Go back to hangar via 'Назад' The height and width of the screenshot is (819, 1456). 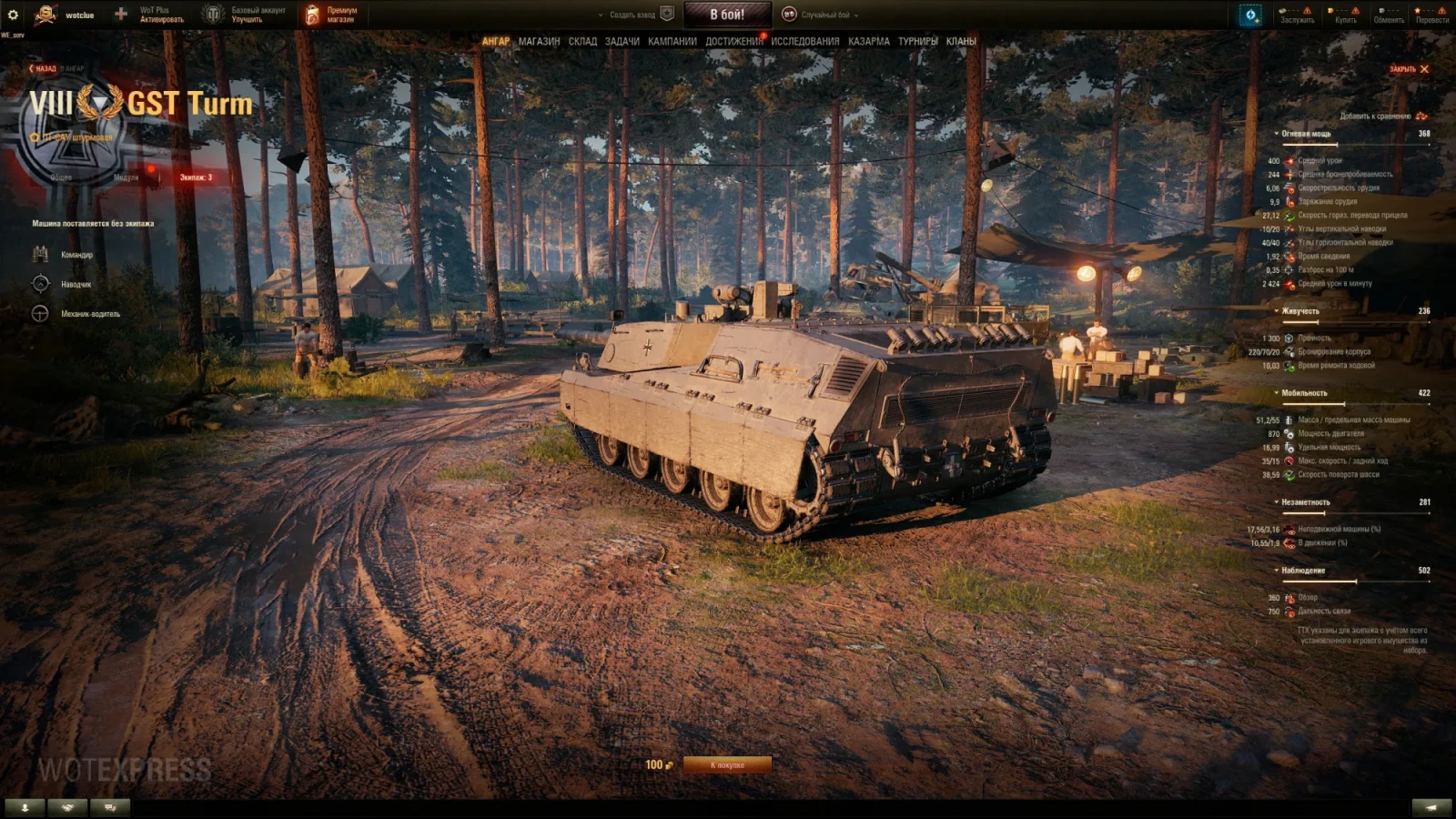pos(45,68)
